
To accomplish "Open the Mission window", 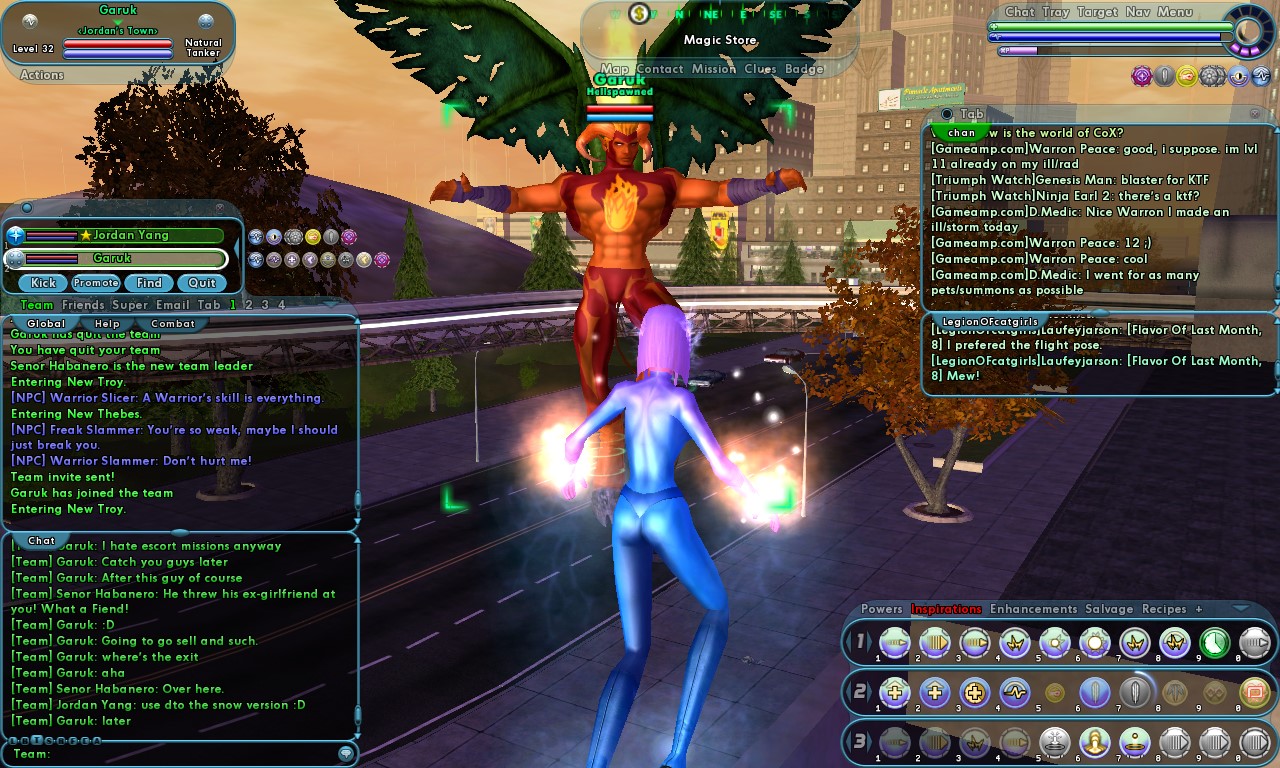I will 713,69.
